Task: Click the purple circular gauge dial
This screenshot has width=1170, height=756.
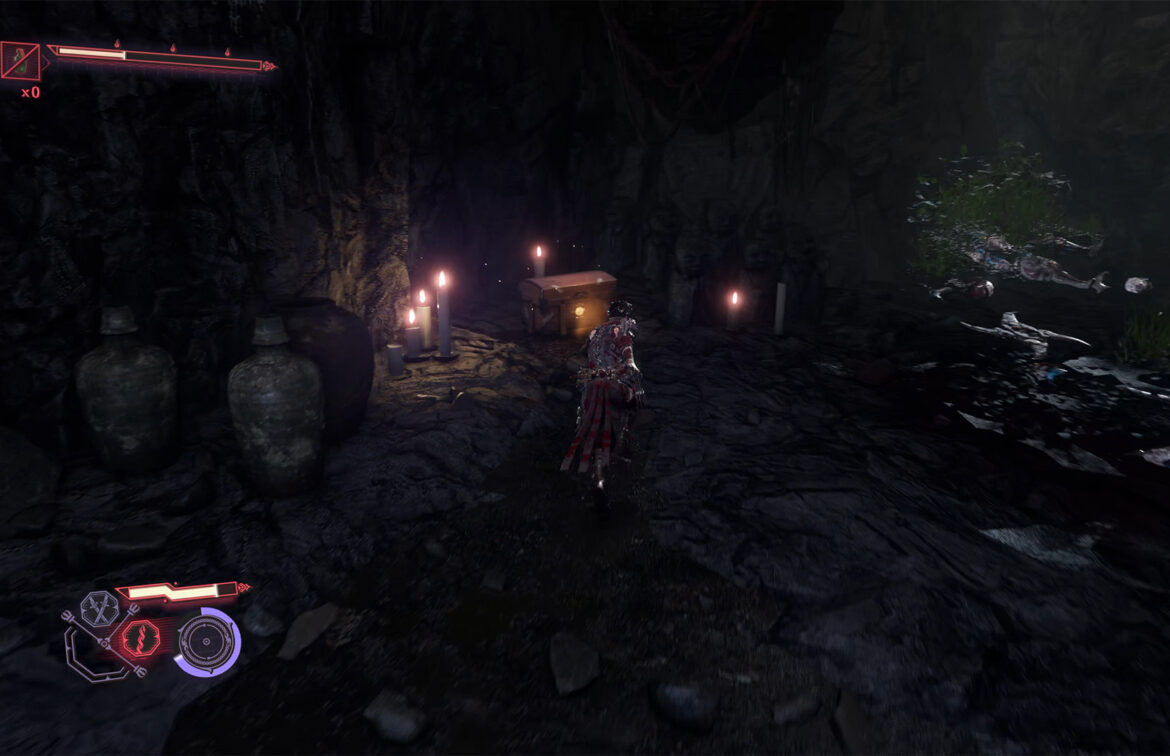Action: pyautogui.click(x=207, y=640)
